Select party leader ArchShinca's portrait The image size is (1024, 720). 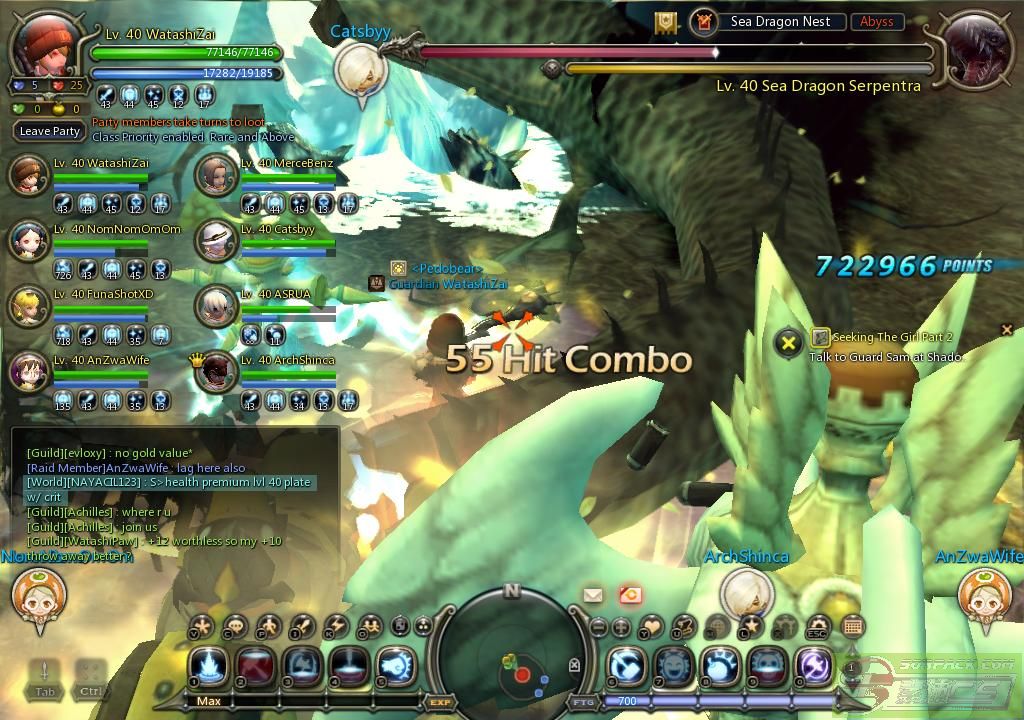click(214, 372)
